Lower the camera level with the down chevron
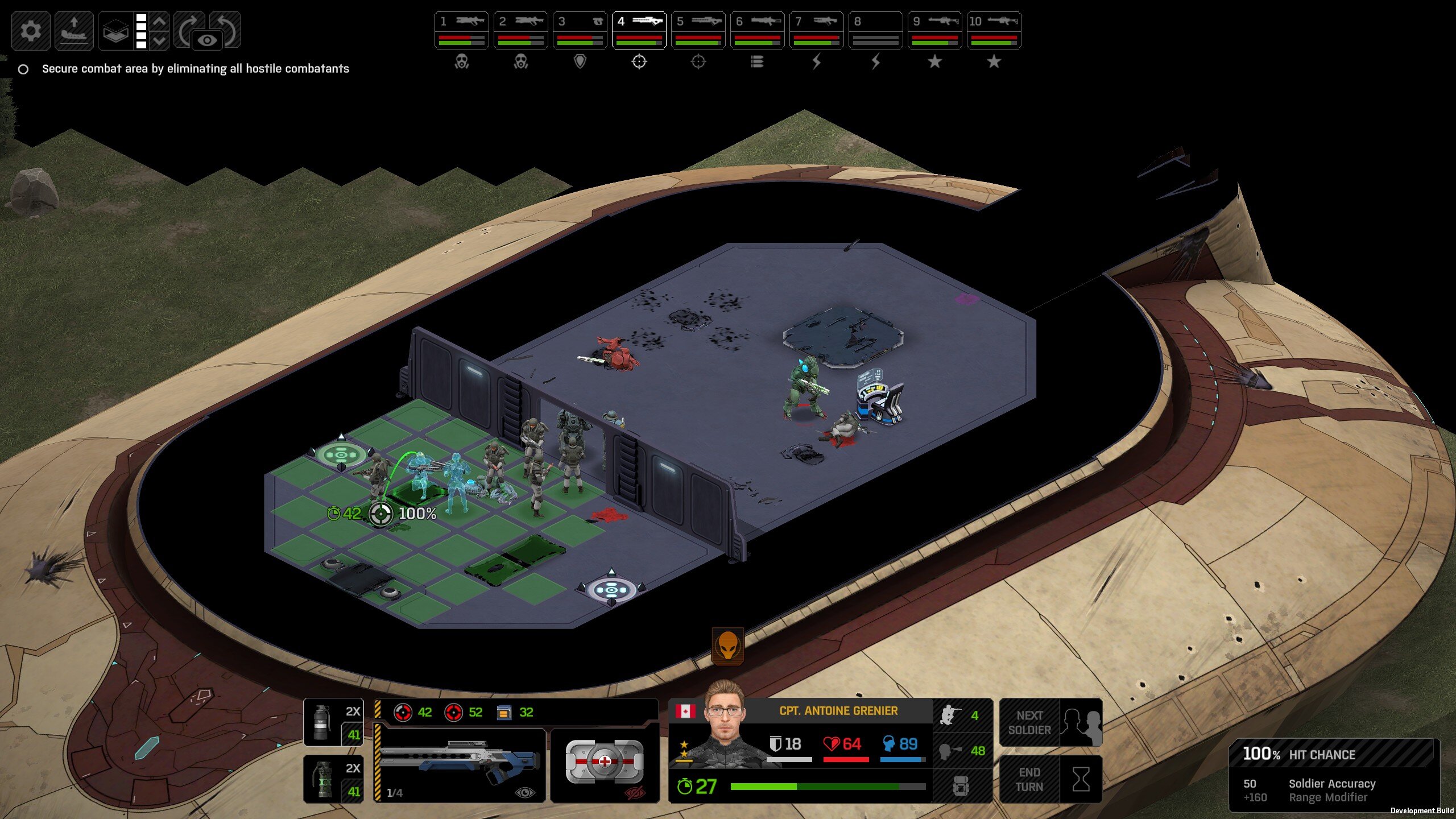The width and height of the screenshot is (1456, 819). [160, 40]
